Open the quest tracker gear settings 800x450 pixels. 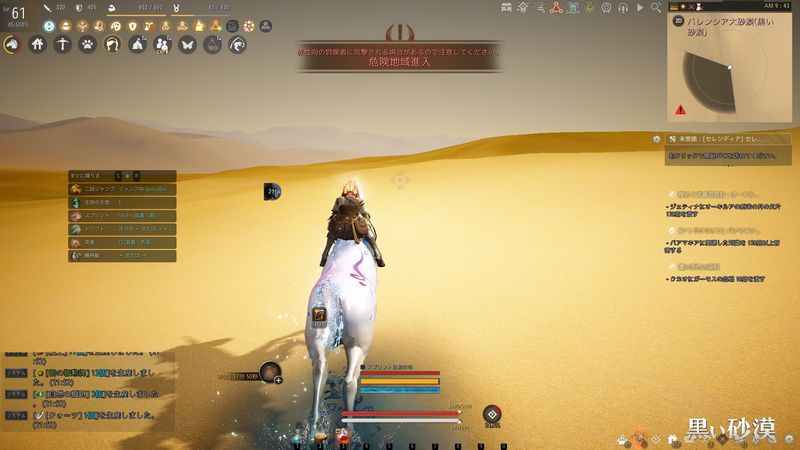(656, 138)
